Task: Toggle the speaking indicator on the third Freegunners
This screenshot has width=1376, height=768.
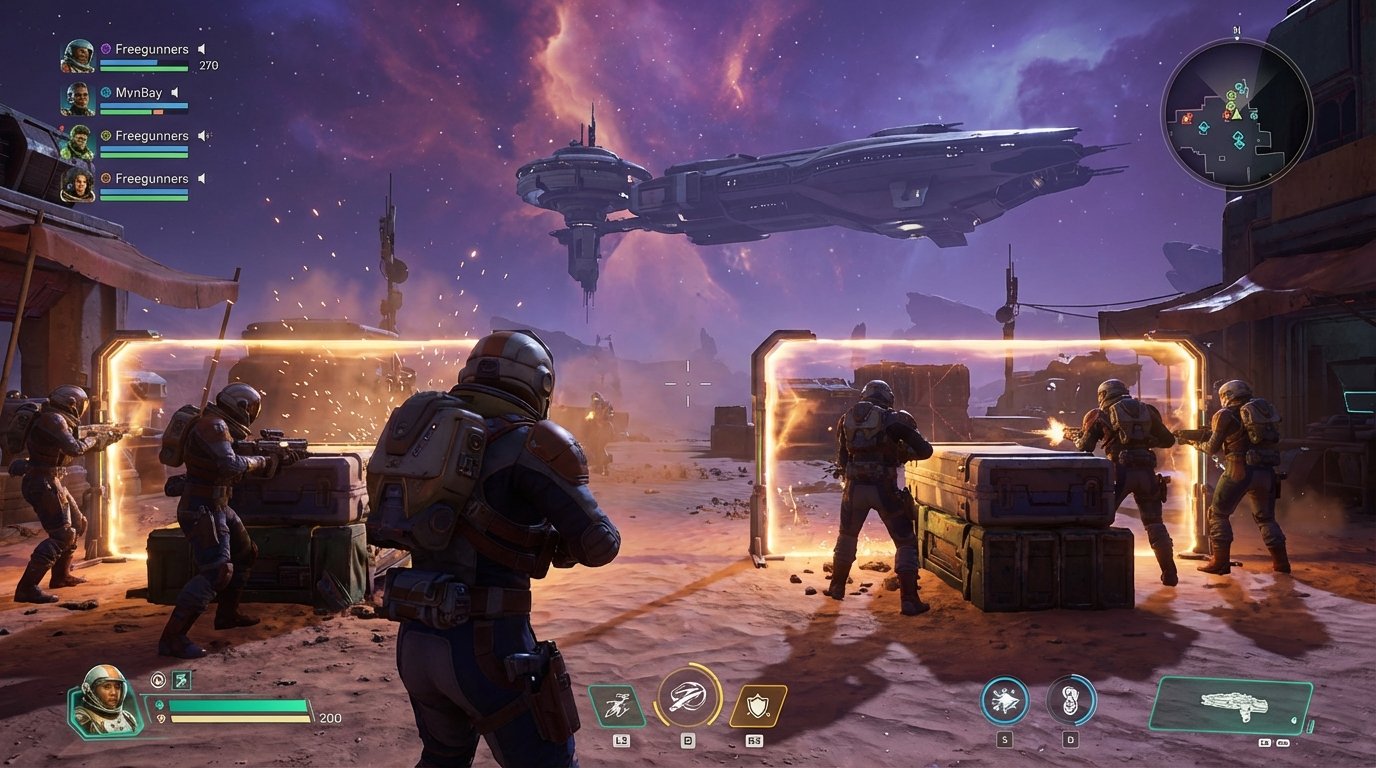Action: pyautogui.click(x=202, y=136)
